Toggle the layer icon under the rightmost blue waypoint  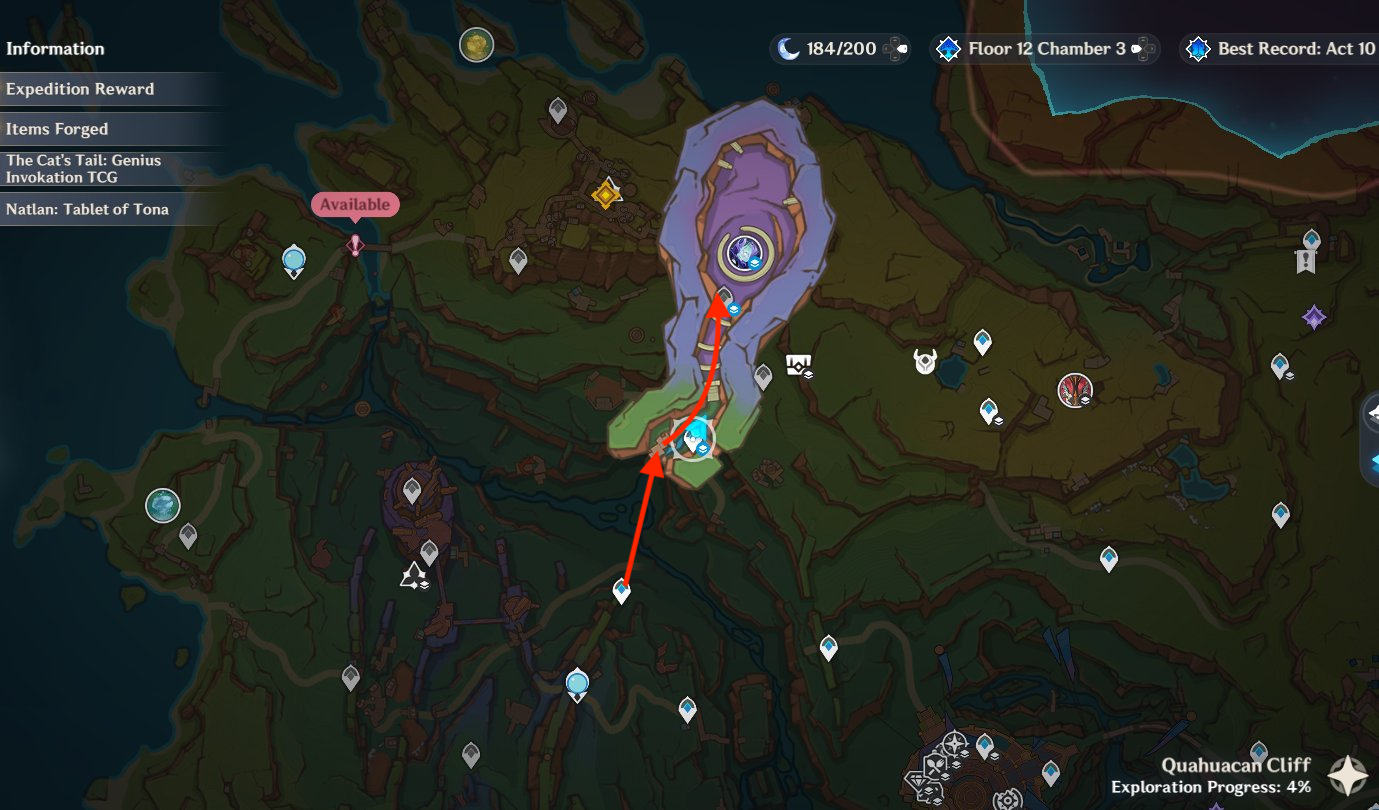[x=1290, y=376]
